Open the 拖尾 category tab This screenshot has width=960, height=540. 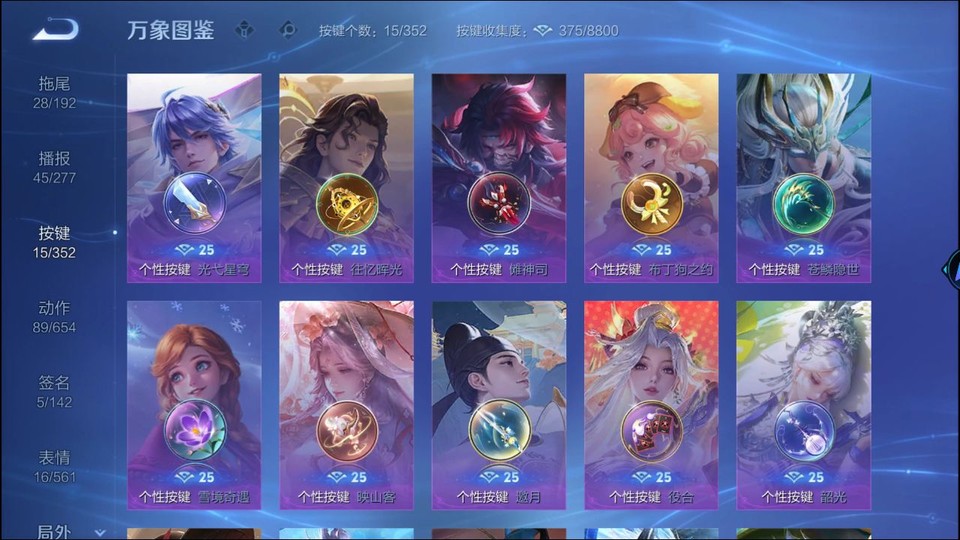click(55, 92)
